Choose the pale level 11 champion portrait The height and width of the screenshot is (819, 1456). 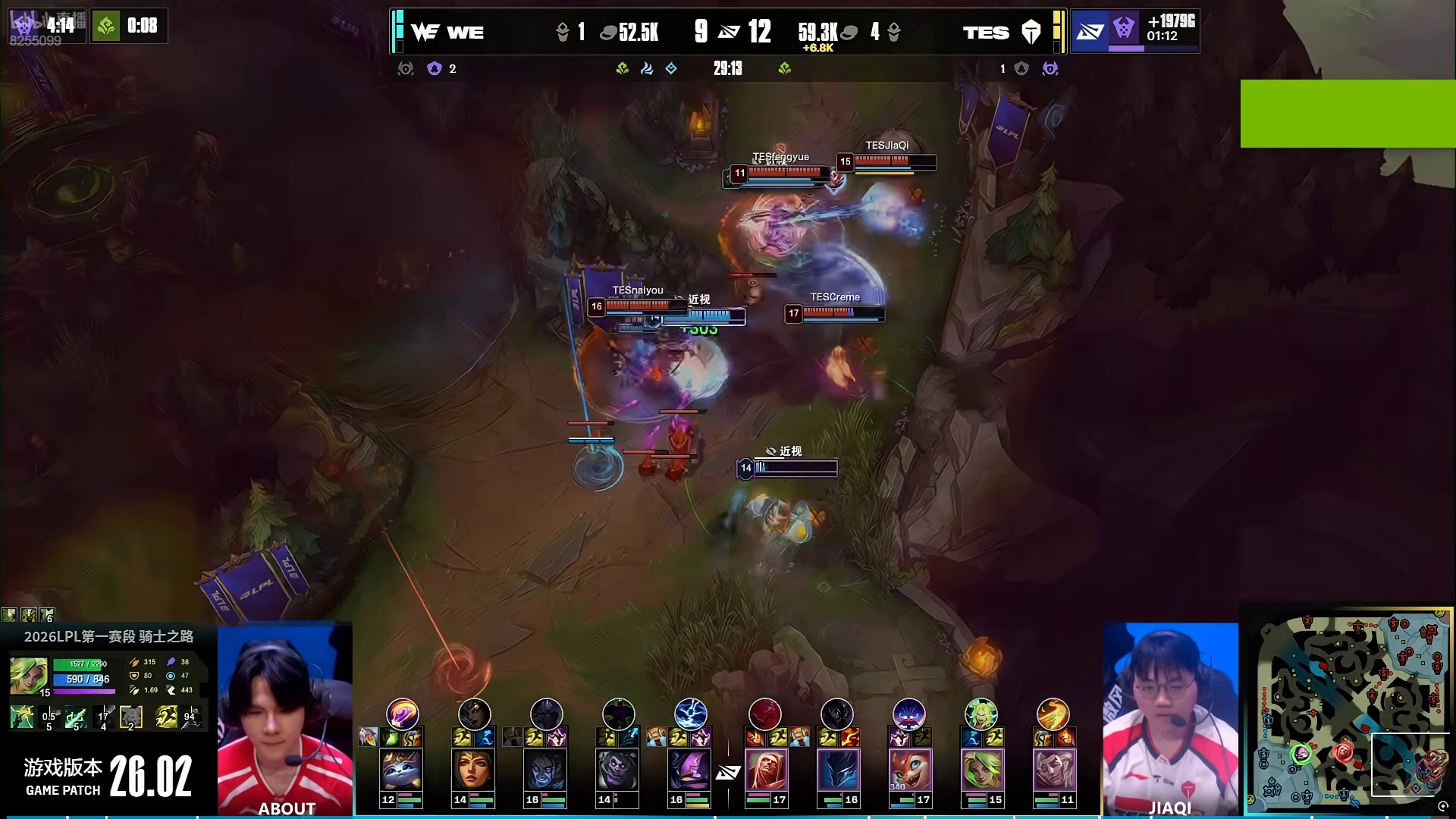1054,770
